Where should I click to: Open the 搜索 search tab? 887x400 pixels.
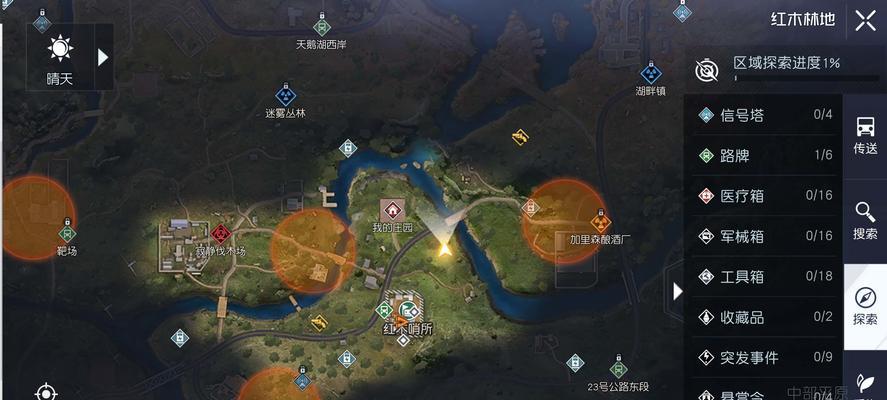pos(865,220)
